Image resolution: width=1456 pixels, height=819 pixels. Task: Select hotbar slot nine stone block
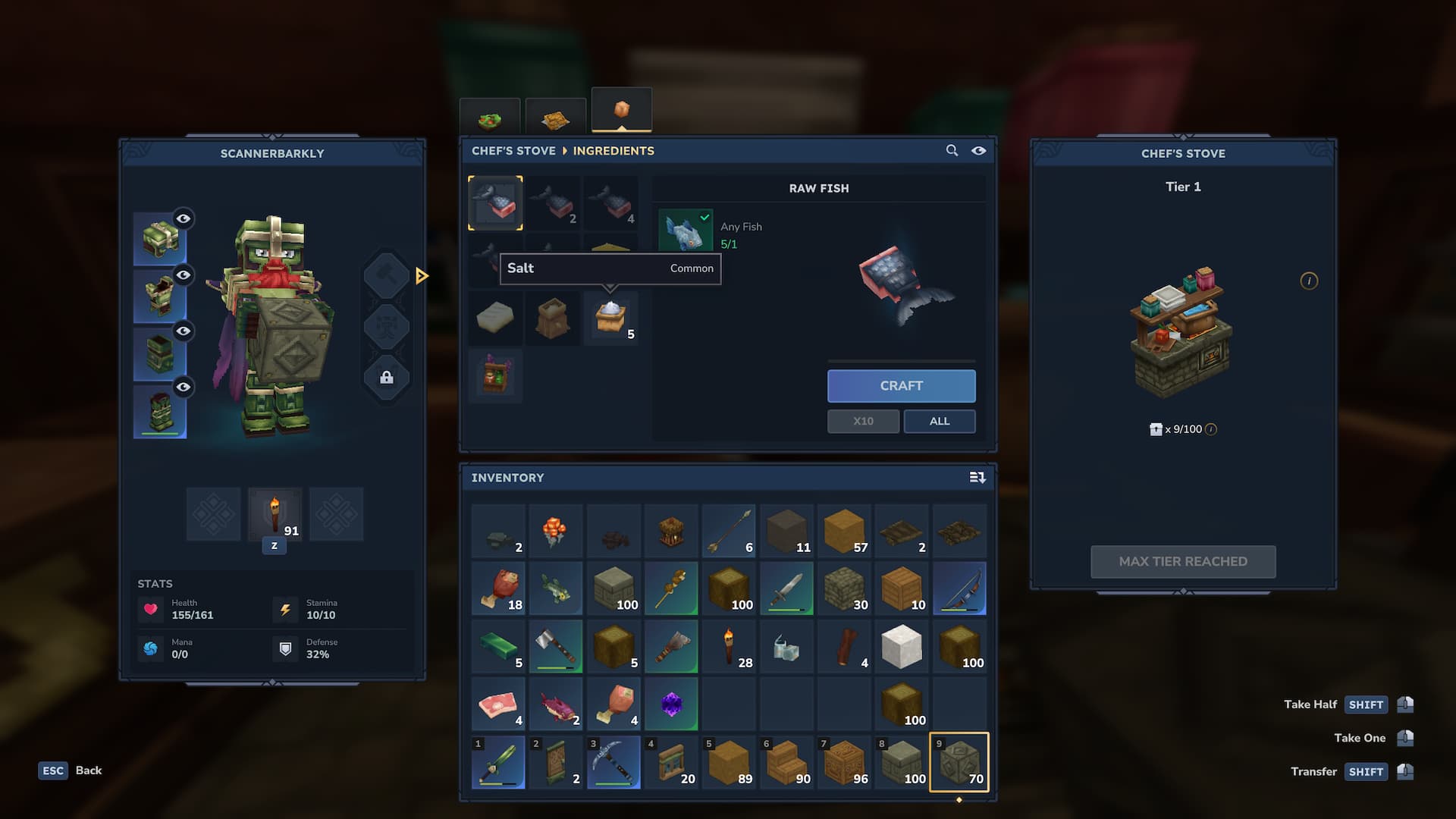pos(959,762)
